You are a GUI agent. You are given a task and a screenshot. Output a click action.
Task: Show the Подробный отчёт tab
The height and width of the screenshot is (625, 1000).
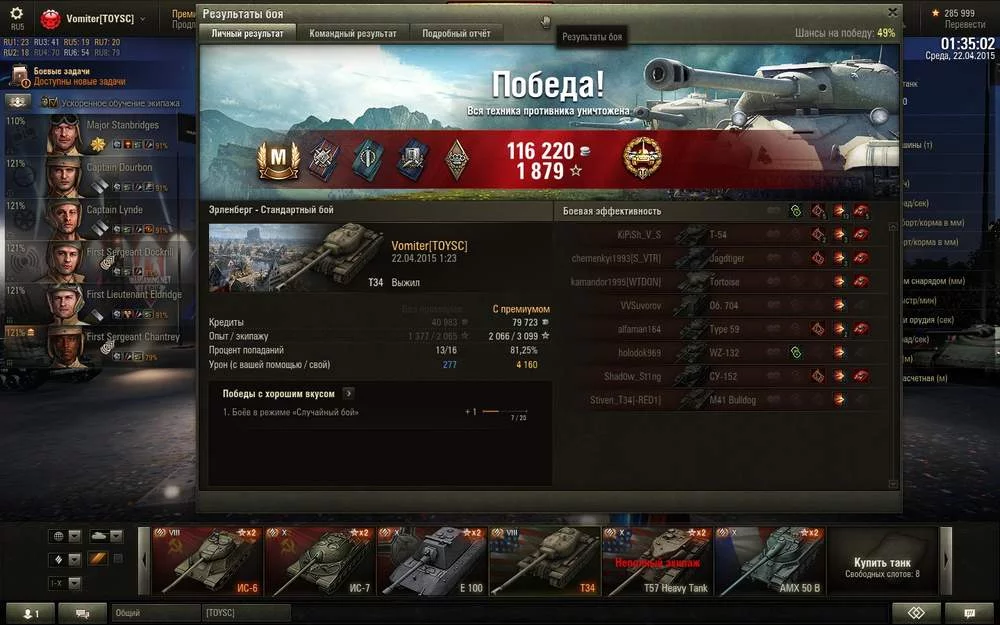[x=456, y=33]
